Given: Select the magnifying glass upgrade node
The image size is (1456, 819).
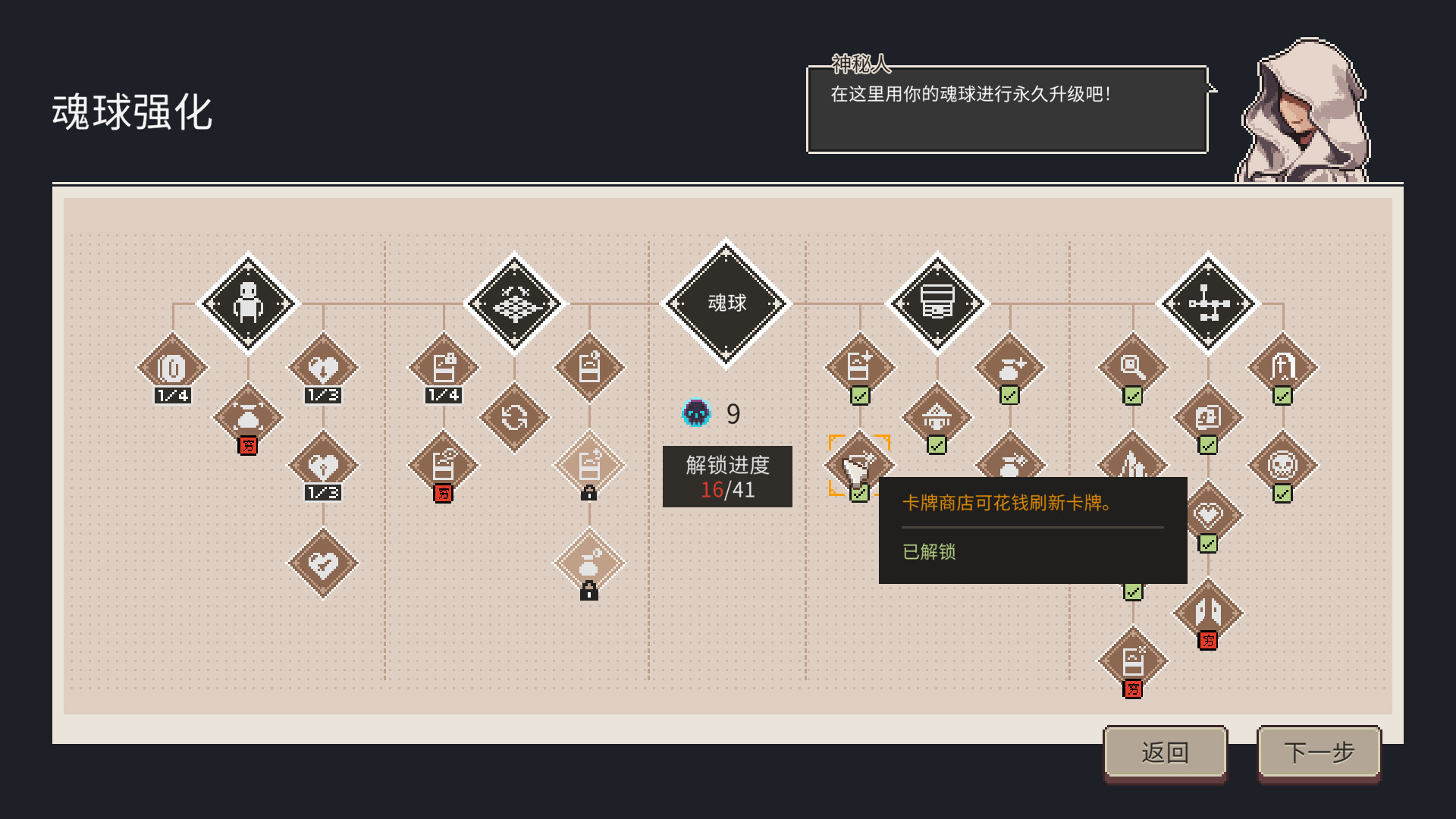Looking at the screenshot, I should (1131, 367).
